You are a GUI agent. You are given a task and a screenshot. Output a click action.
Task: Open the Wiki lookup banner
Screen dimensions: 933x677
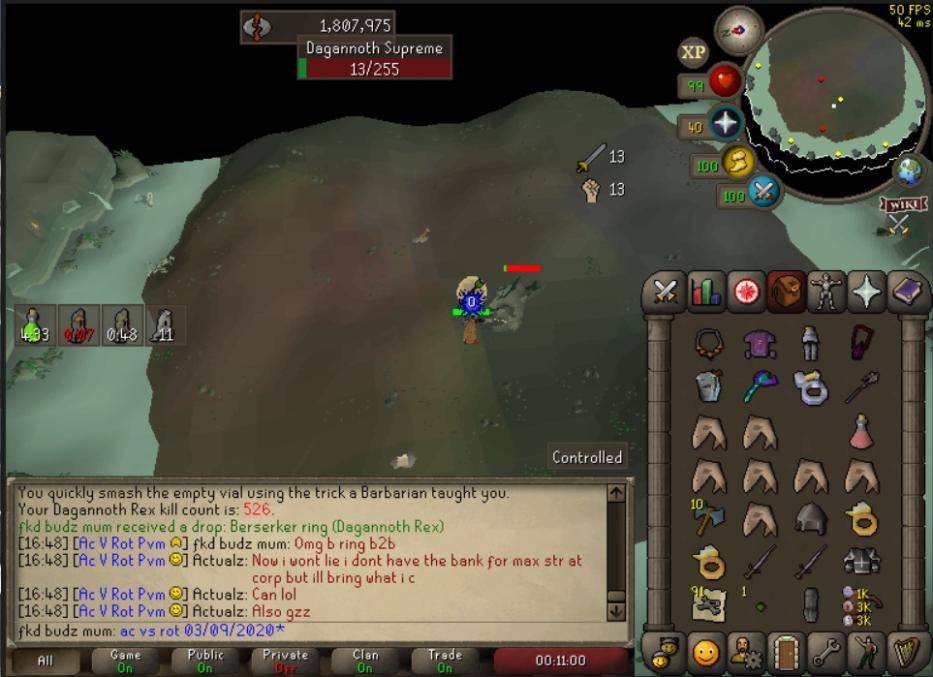click(900, 205)
